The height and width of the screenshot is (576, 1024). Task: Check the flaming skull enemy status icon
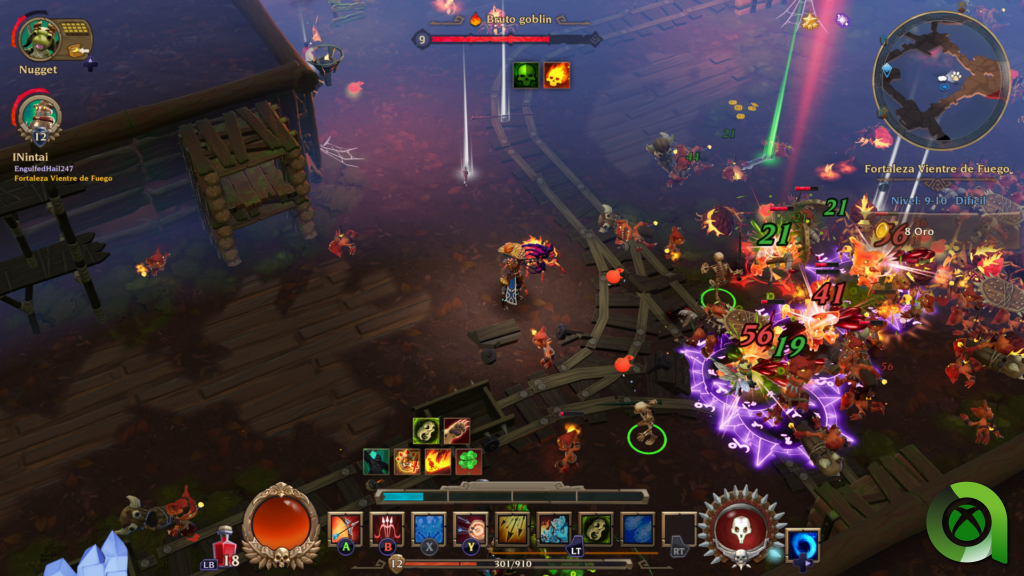pos(557,75)
